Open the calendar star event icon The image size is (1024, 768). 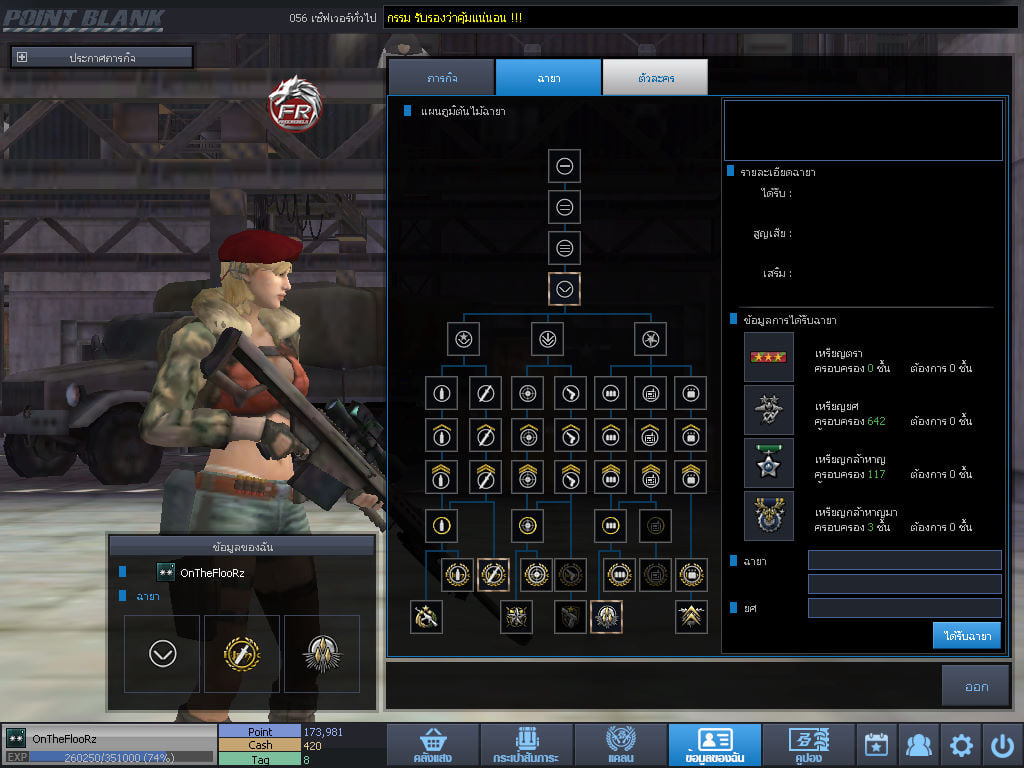point(876,745)
